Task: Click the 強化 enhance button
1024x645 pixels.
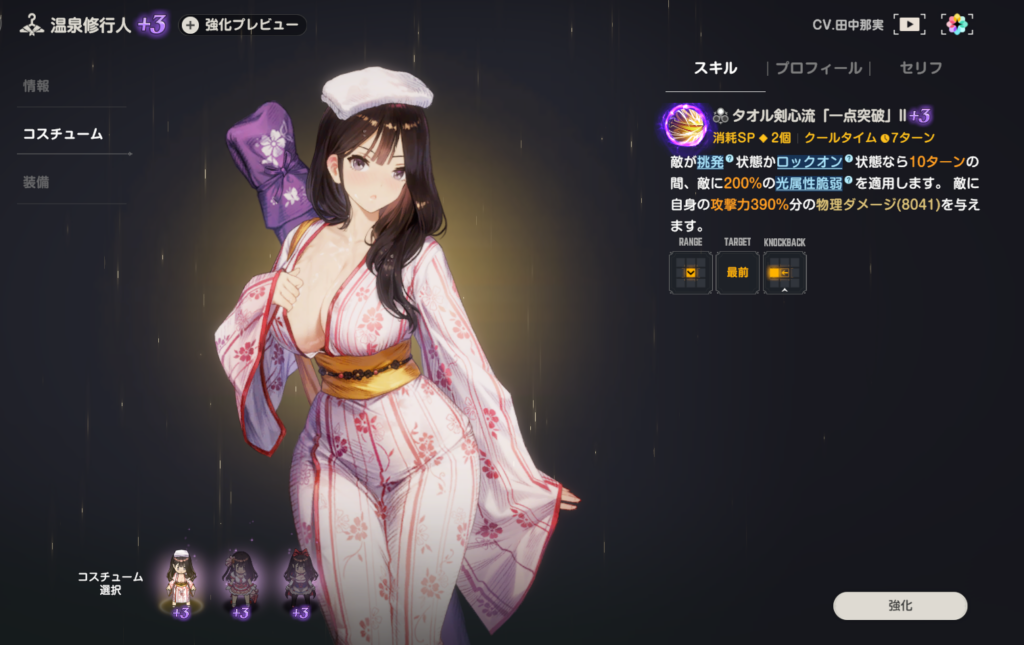Action: pyautogui.click(x=900, y=606)
